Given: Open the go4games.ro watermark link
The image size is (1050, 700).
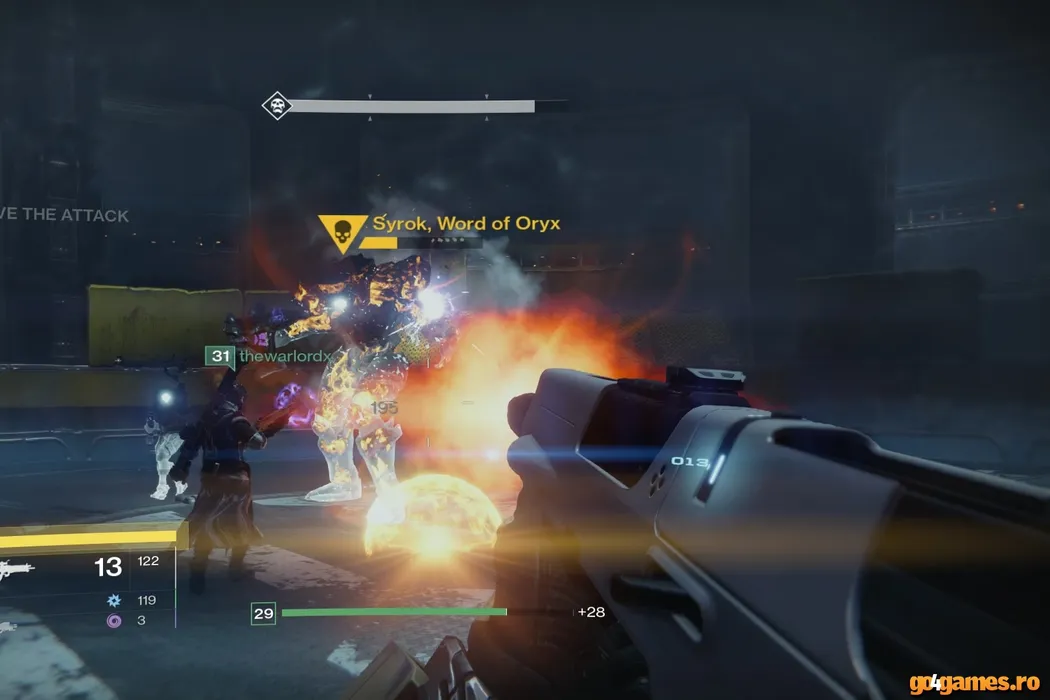Looking at the screenshot, I should 974,682.
